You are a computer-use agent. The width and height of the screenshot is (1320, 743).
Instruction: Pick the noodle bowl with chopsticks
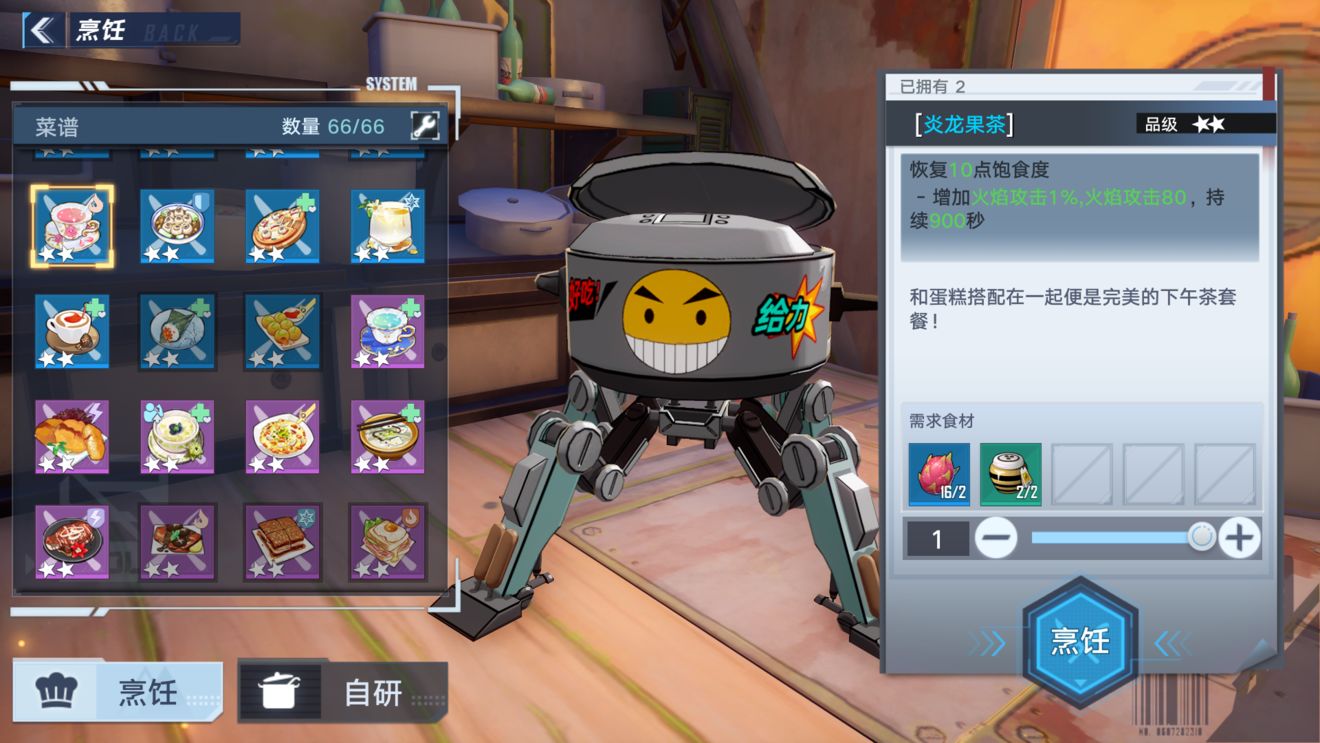click(x=388, y=436)
